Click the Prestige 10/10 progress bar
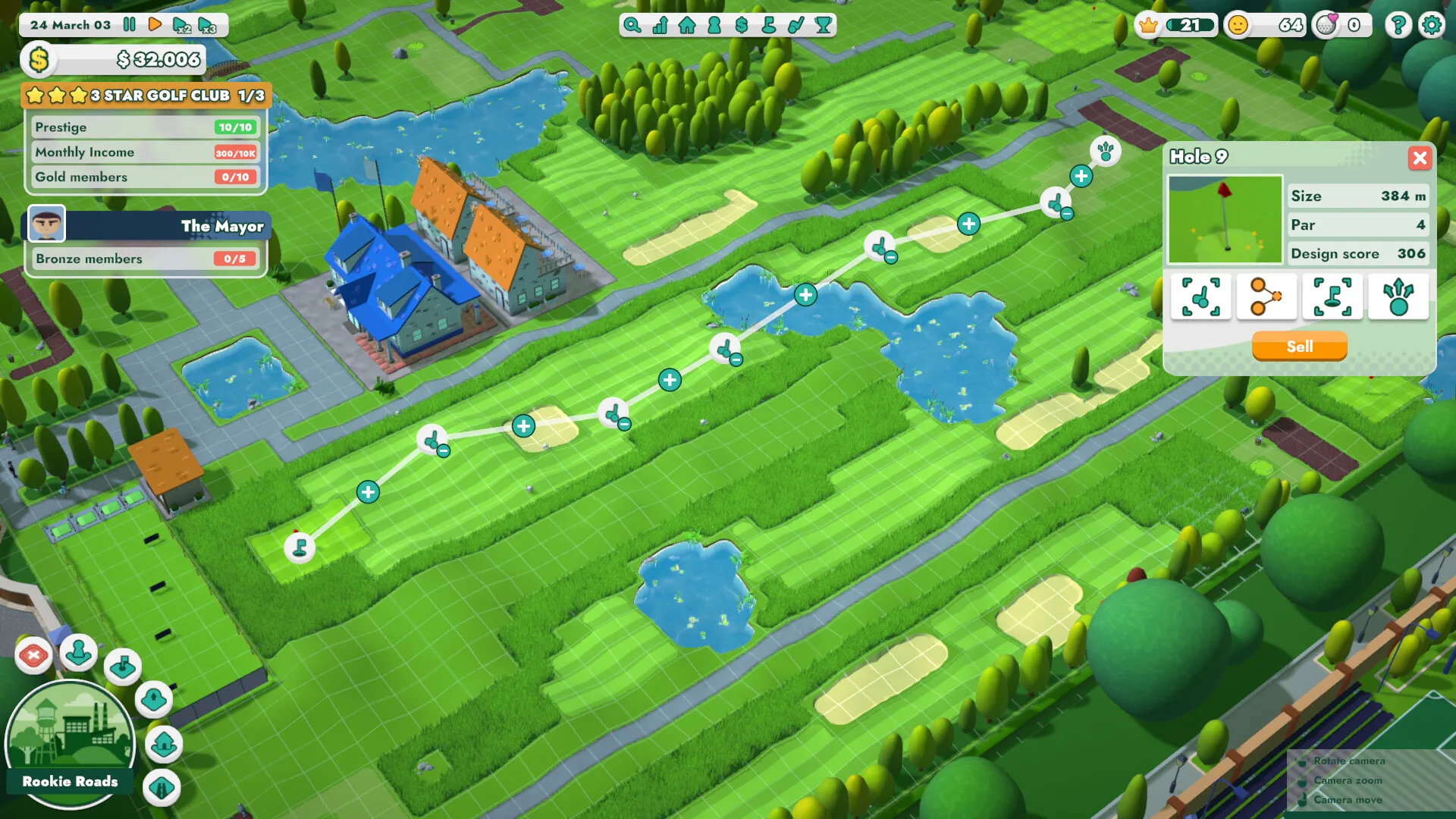The height and width of the screenshot is (819, 1456). (x=146, y=127)
